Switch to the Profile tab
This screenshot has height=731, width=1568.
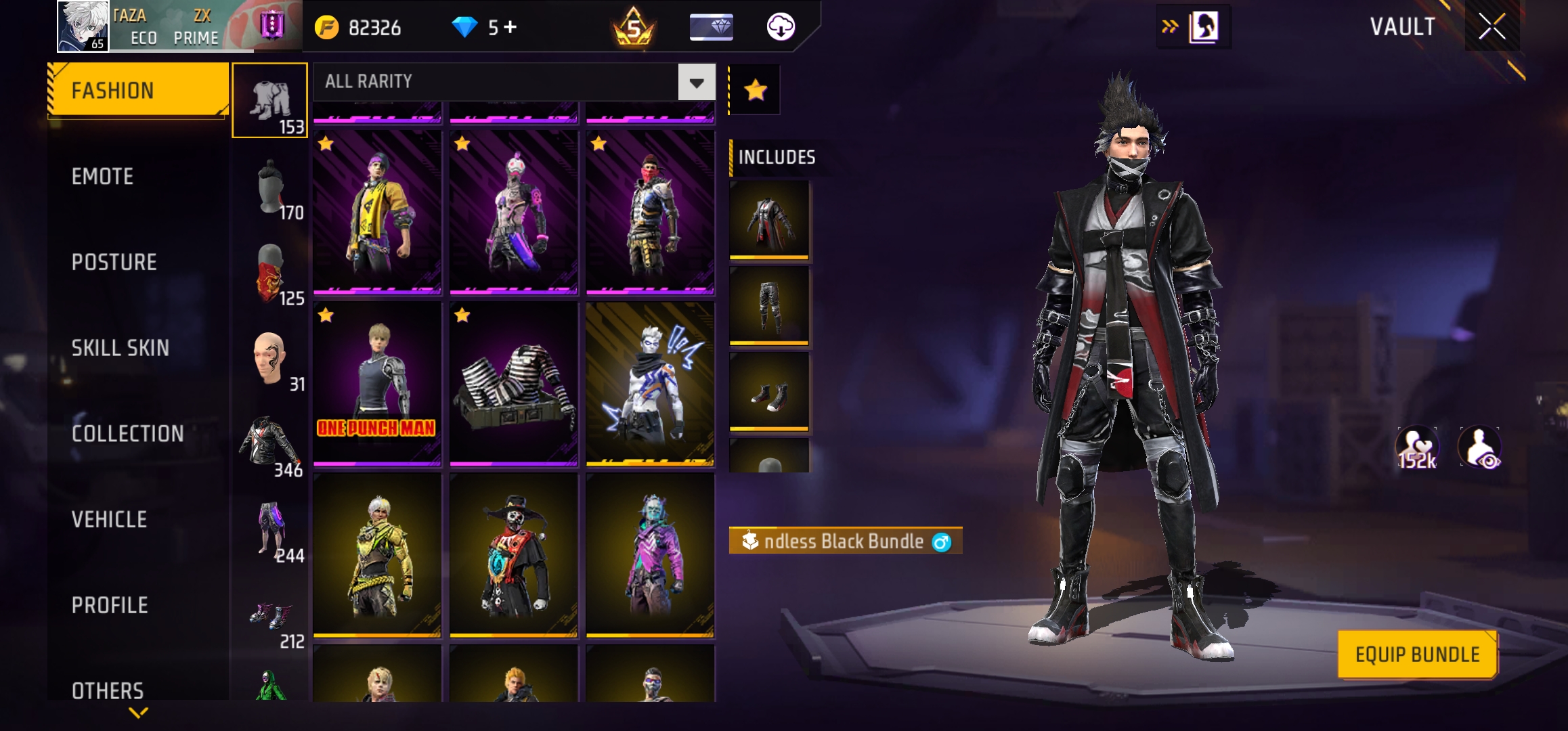point(110,605)
